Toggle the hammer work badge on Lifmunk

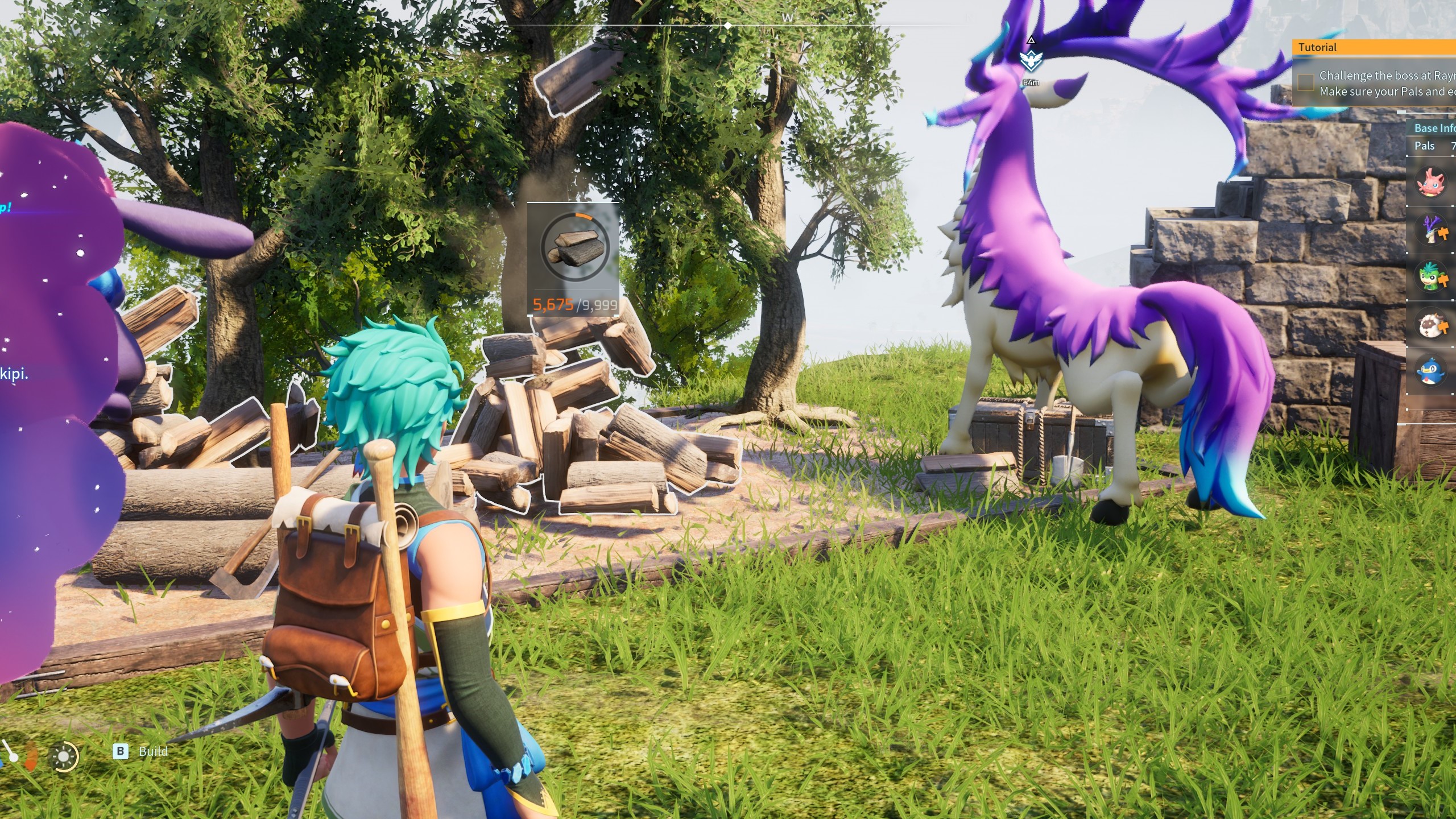[1443, 280]
